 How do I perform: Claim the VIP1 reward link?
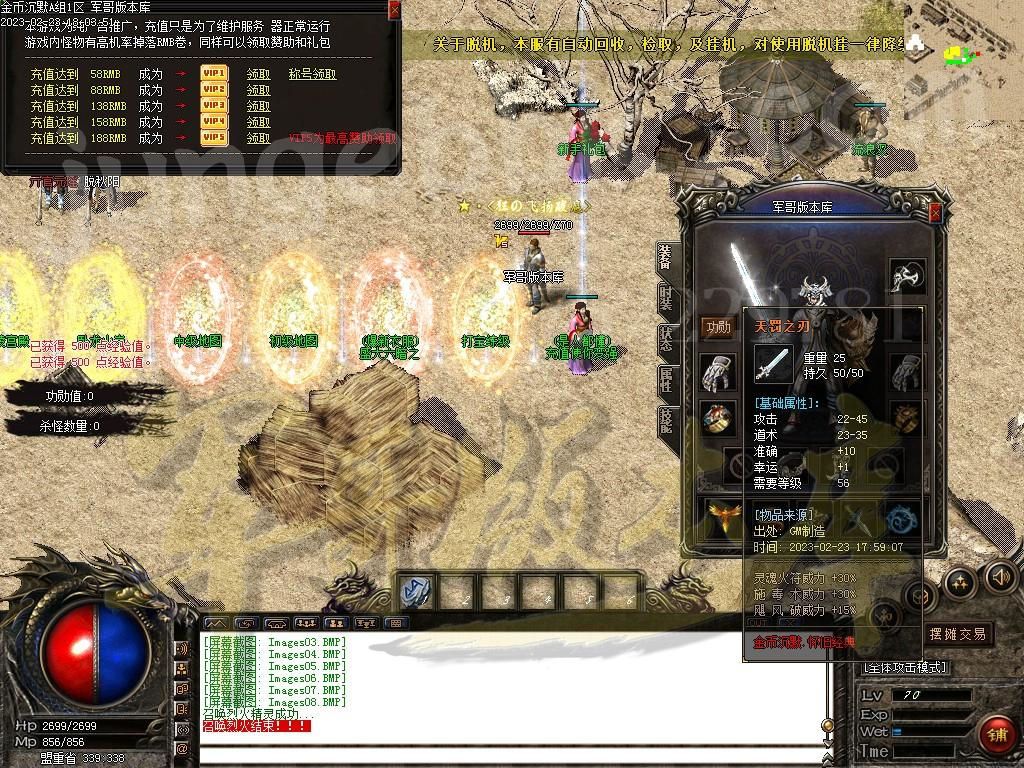258,74
